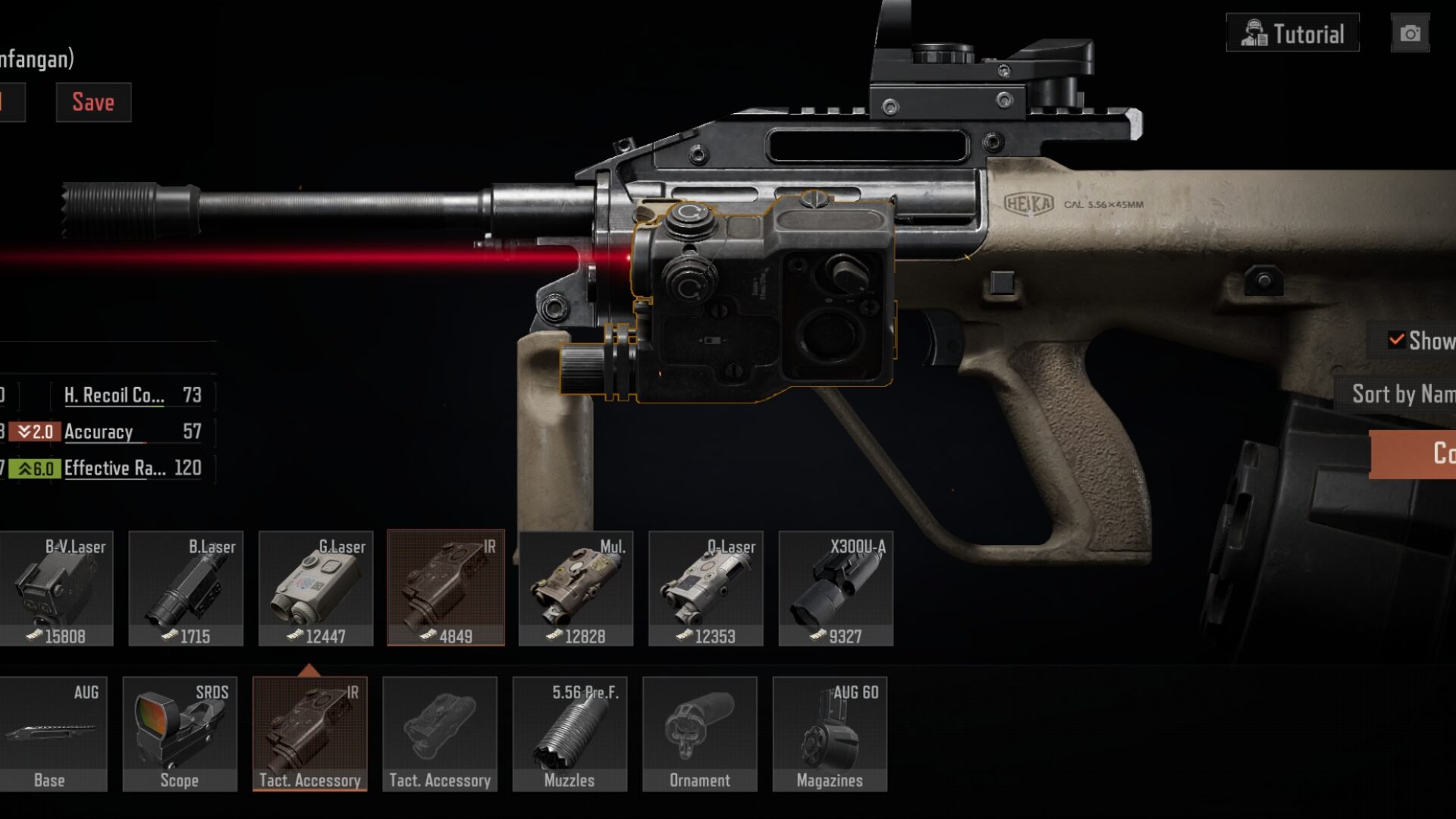Choose the Mul. attachment priced 12828

[x=576, y=588]
